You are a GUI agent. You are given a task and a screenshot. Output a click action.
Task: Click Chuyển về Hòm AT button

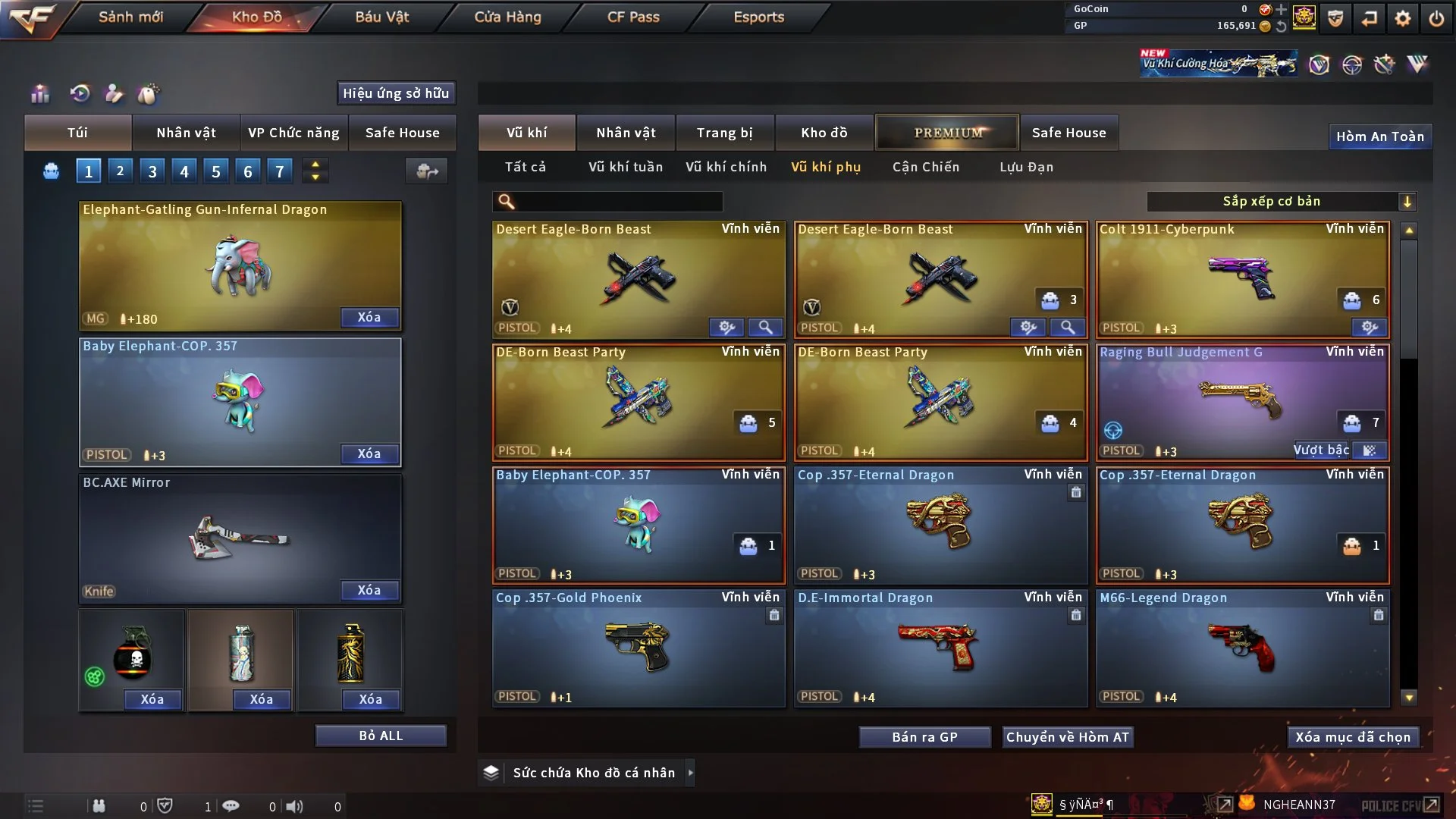(x=1067, y=737)
